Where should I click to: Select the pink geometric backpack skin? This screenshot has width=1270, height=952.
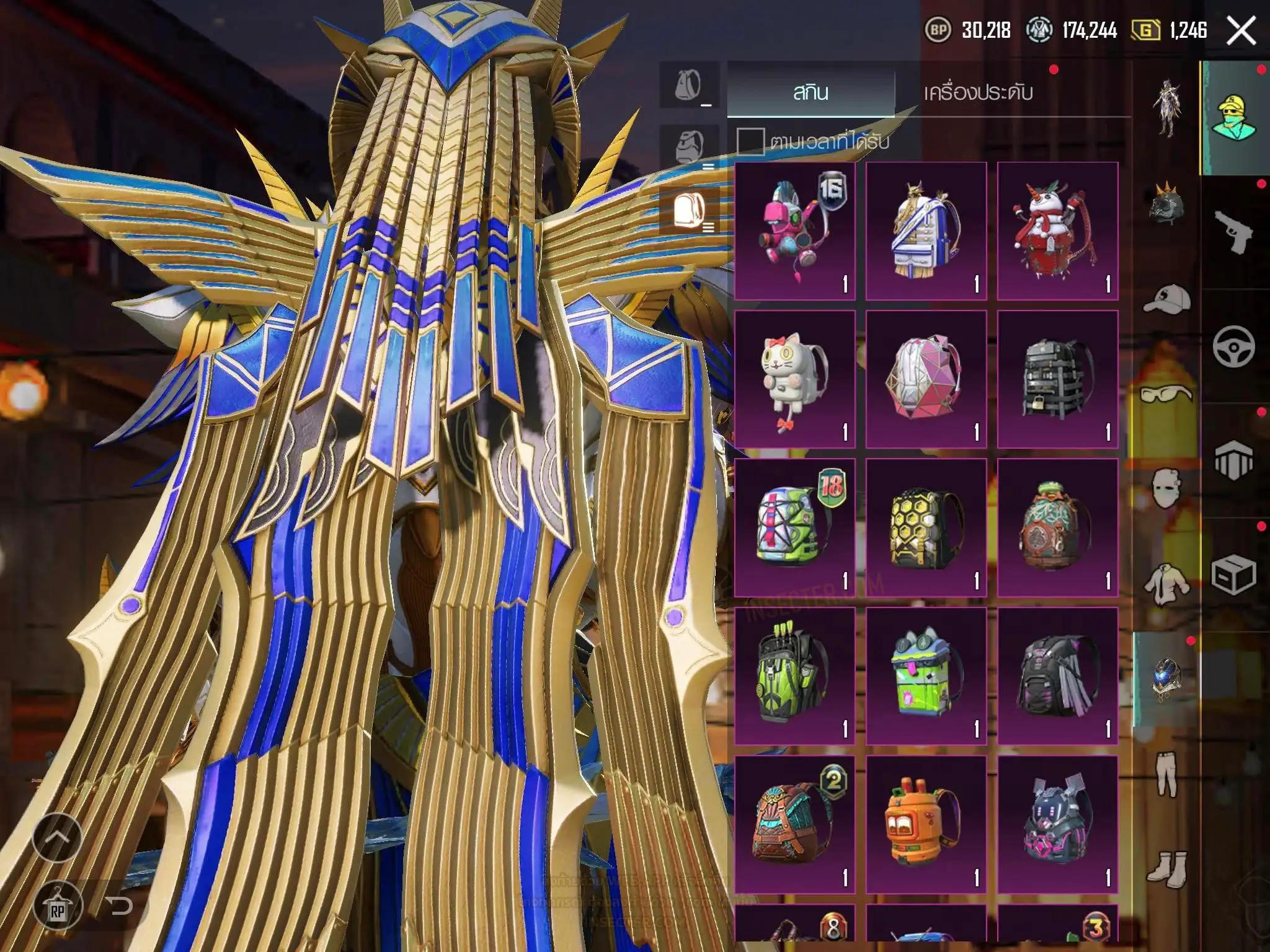pyautogui.click(x=926, y=379)
